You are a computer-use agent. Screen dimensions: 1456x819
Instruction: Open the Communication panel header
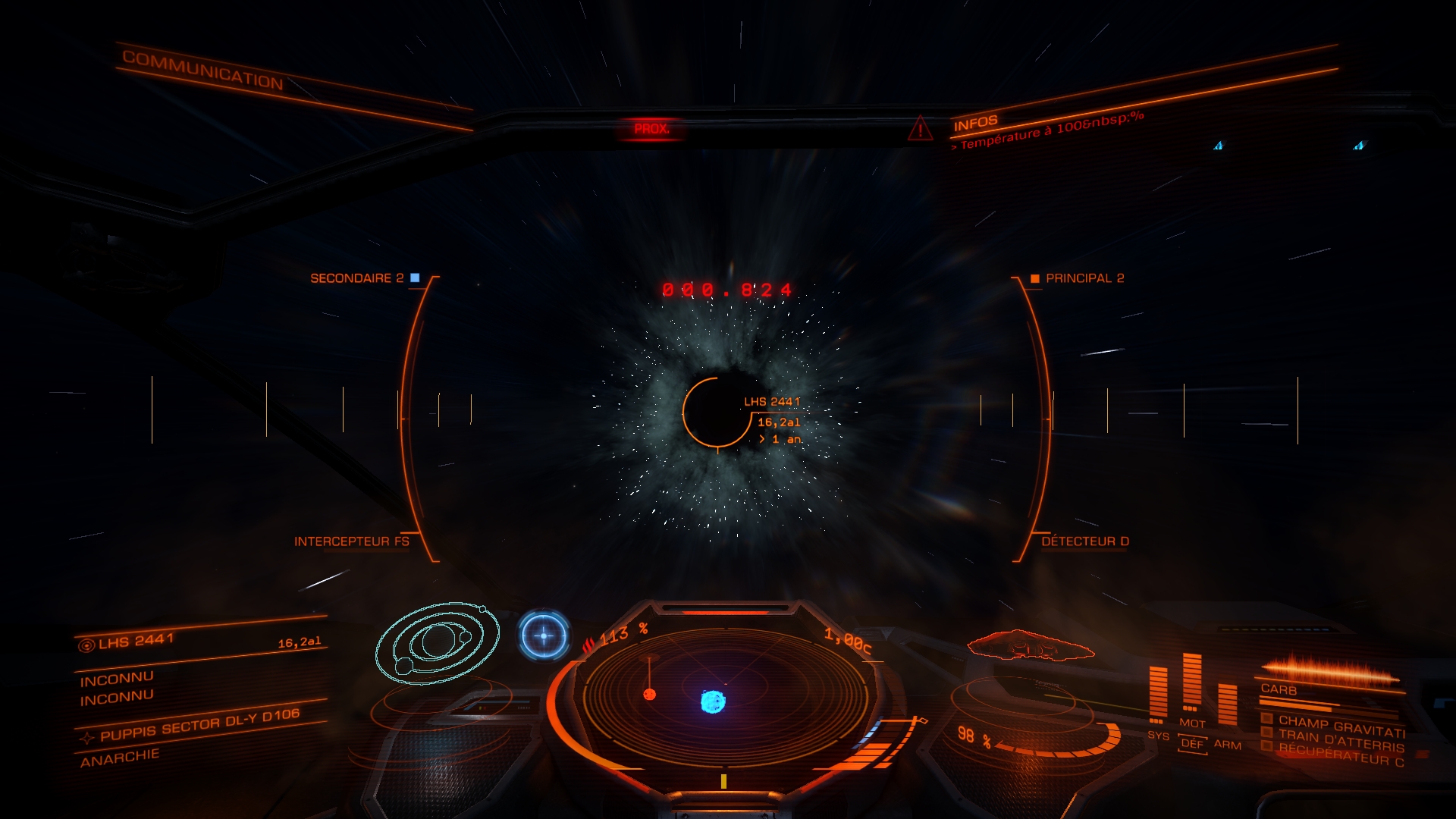[x=202, y=70]
